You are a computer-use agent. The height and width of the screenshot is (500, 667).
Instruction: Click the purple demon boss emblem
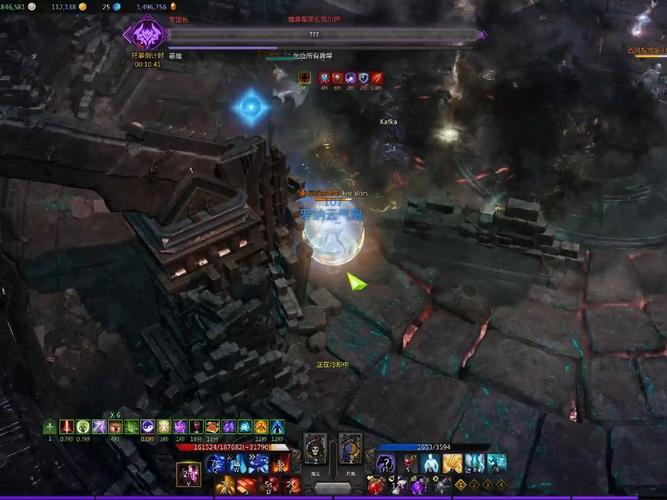pyautogui.click(x=142, y=34)
